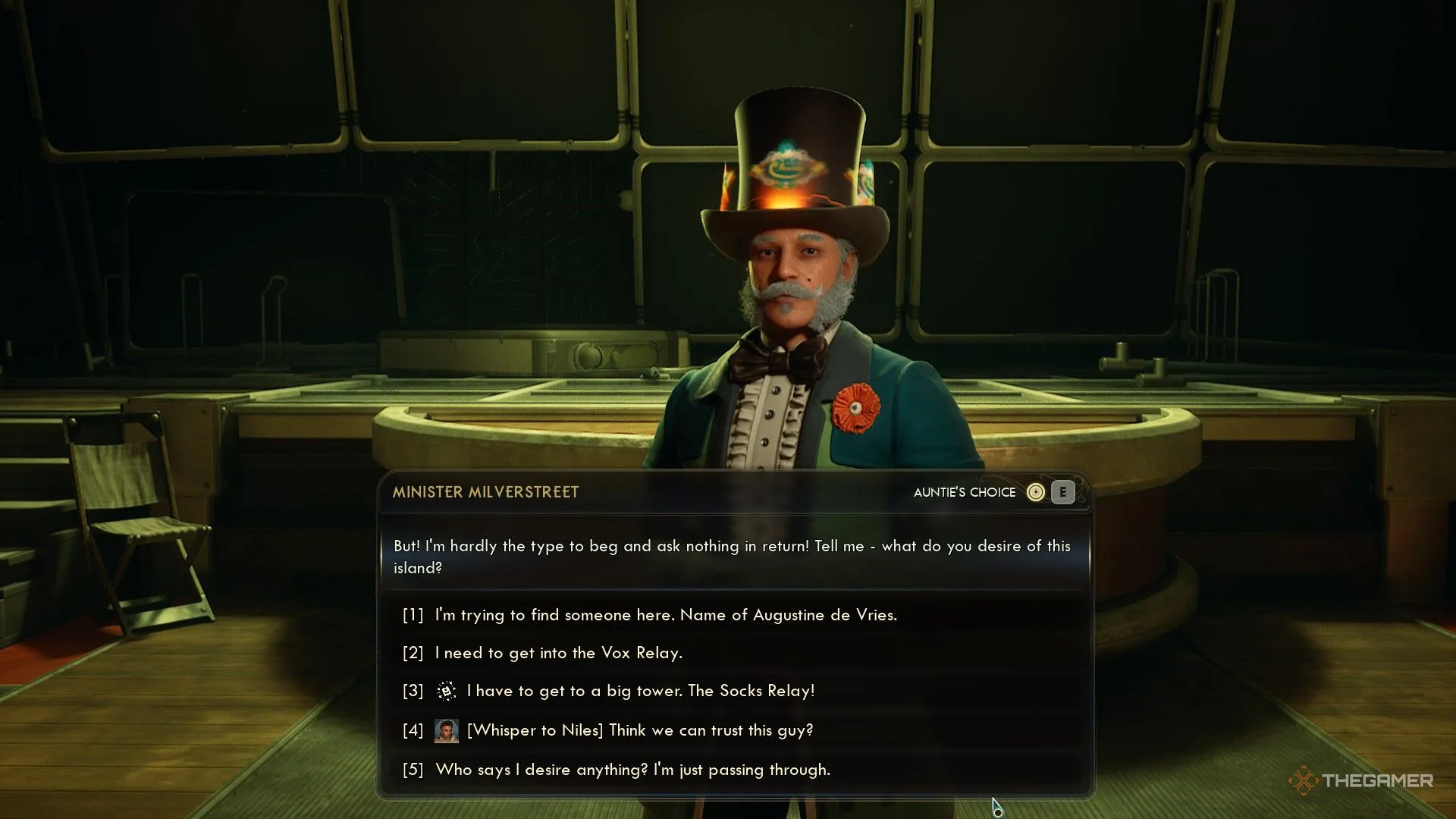The image size is (1456, 819).
Task: Expand the Minister Milverstreet dialogue header
Action: click(485, 491)
